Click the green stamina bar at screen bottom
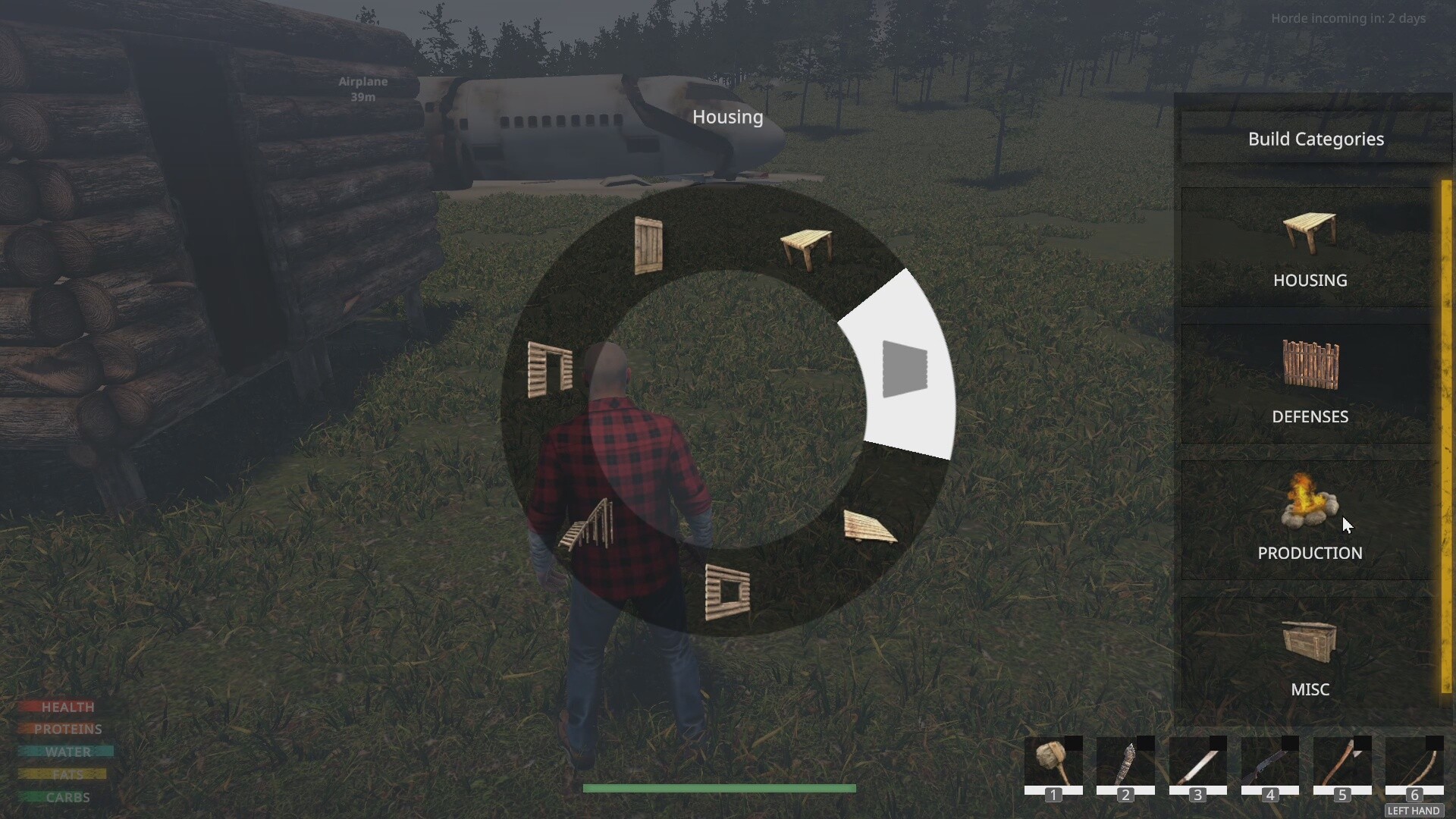This screenshot has height=819, width=1456. pos(719,789)
